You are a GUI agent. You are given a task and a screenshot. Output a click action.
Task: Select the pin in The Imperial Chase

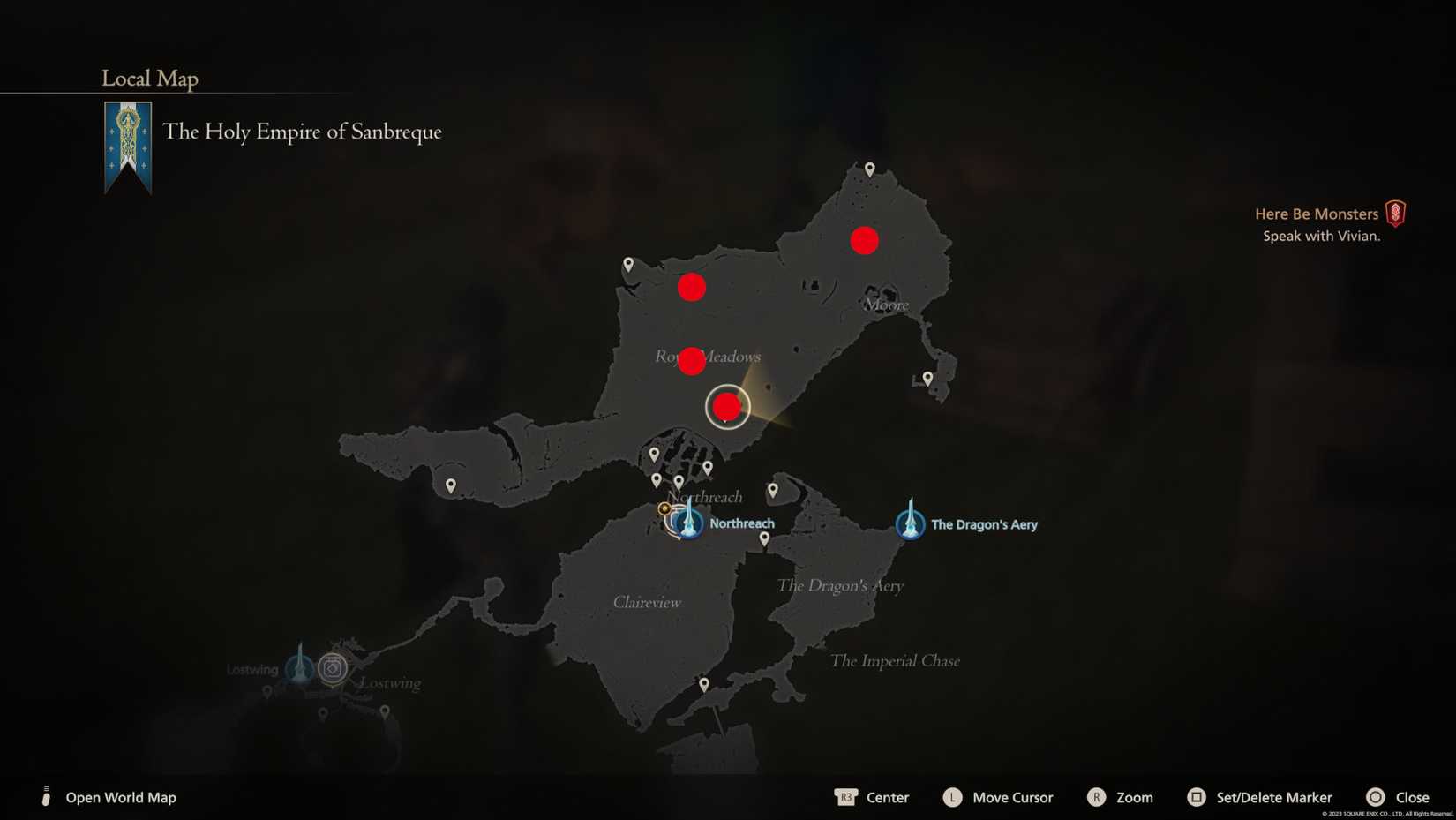point(703,683)
